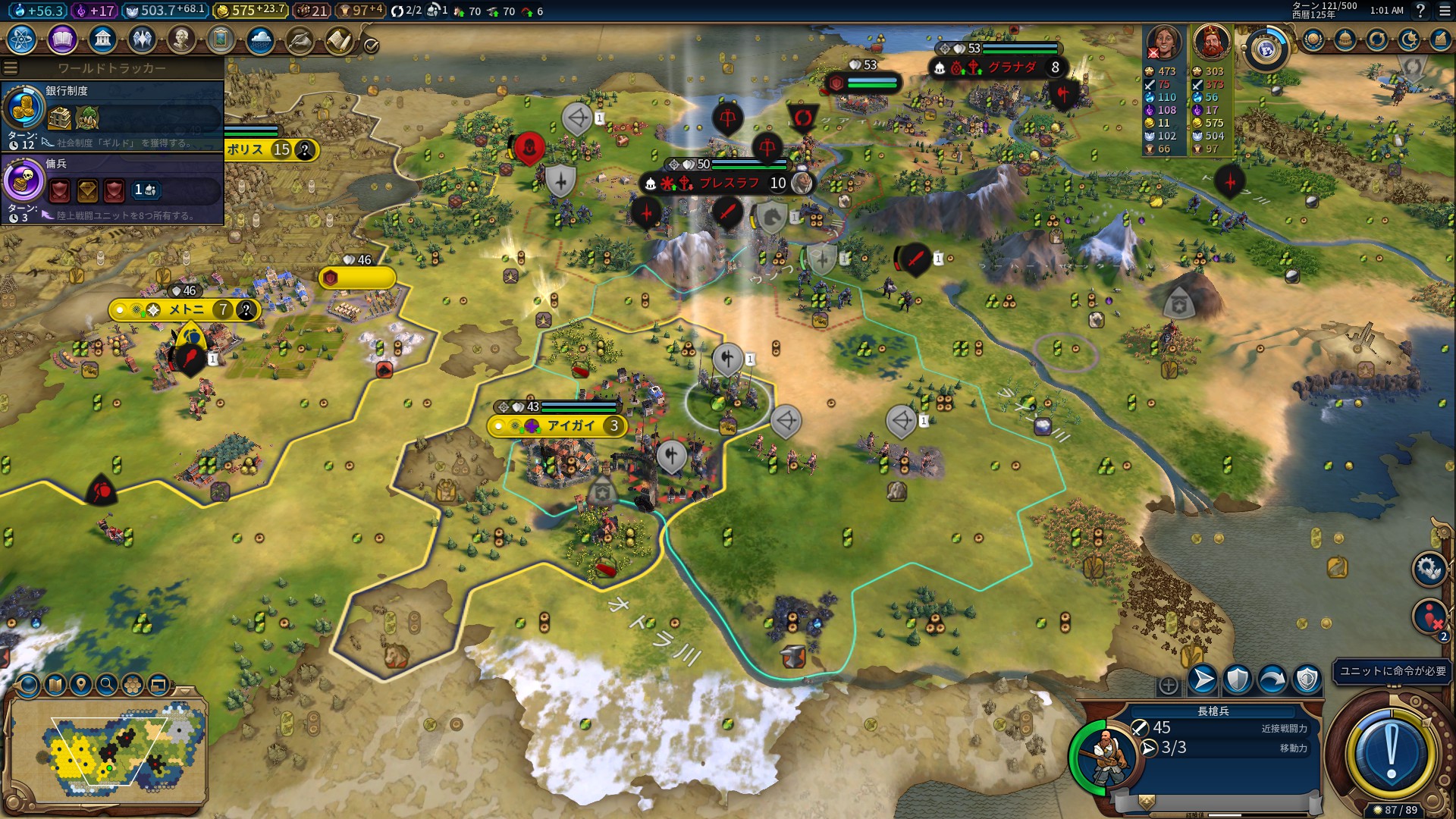This screenshot has width=1456, height=819.
Task: Open the help question mark button
Action: click(x=1420, y=11)
